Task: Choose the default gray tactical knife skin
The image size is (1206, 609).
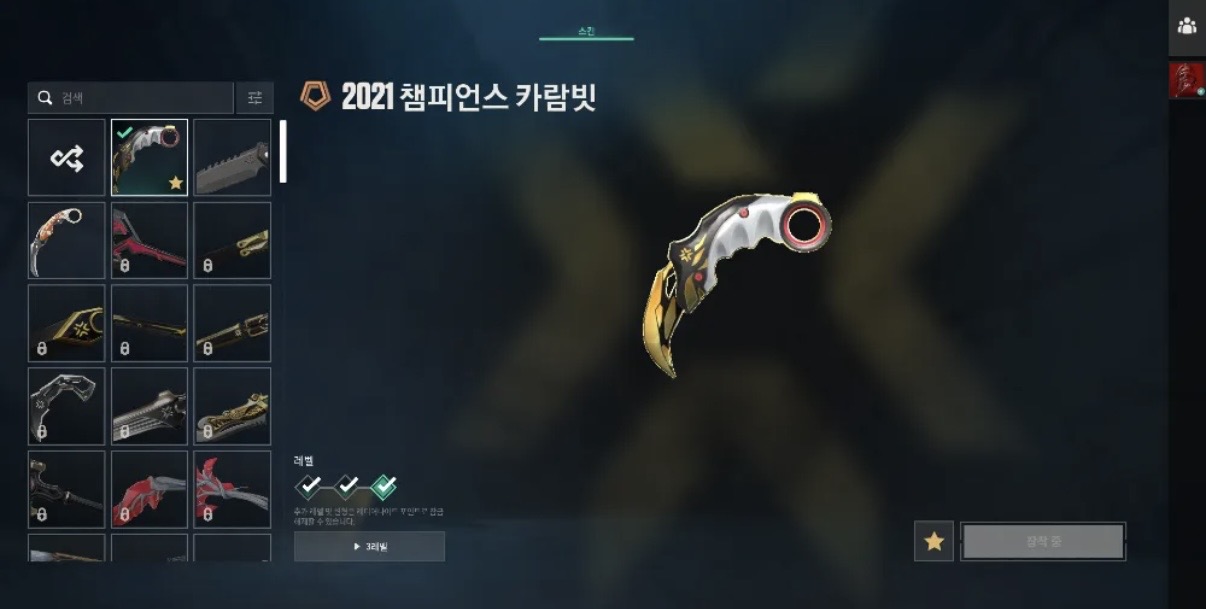Action: point(232,158)
